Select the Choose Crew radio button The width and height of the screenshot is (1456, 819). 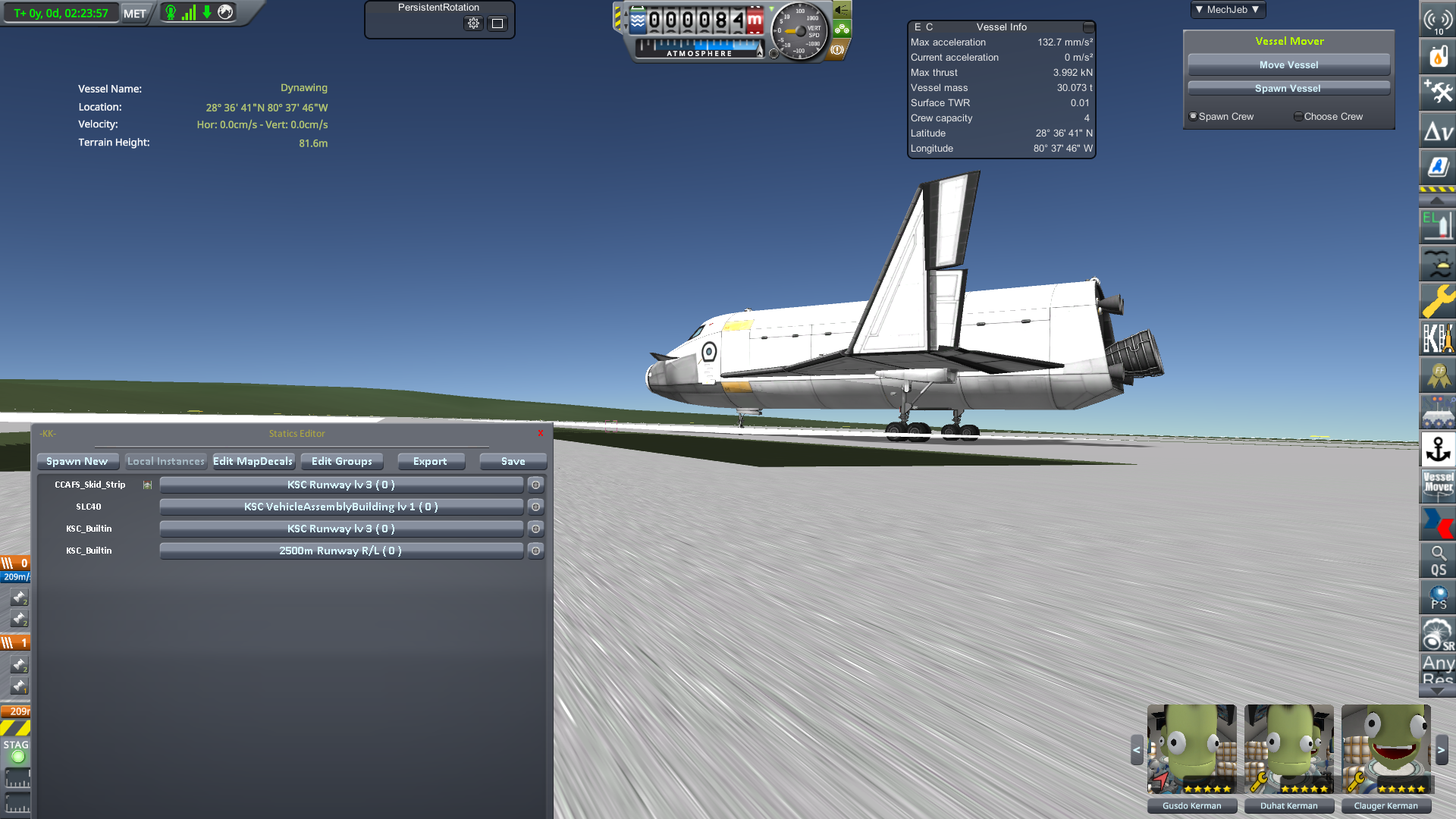tap(1298, 116)
